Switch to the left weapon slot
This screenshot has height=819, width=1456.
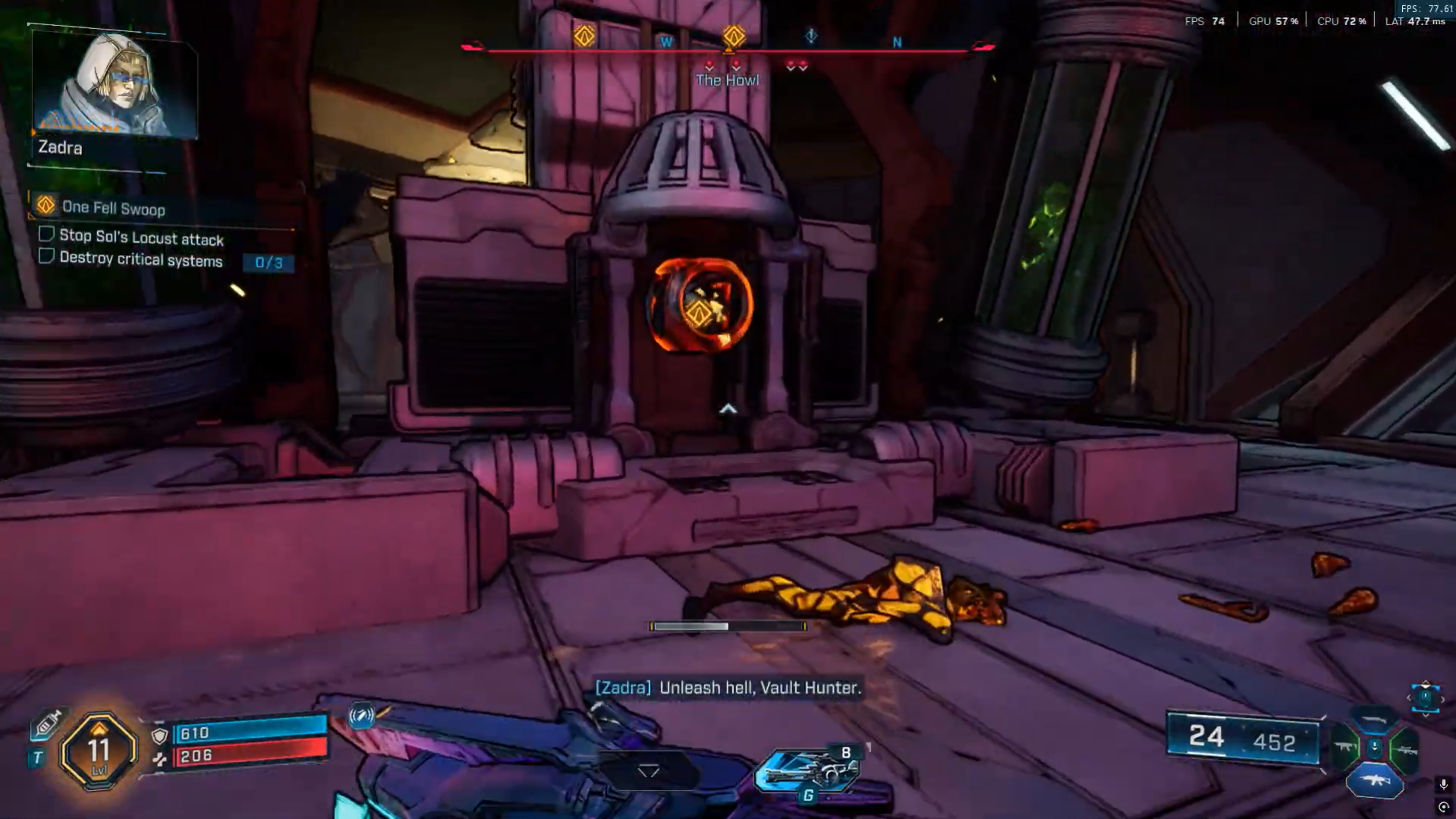click(1346, 748)
